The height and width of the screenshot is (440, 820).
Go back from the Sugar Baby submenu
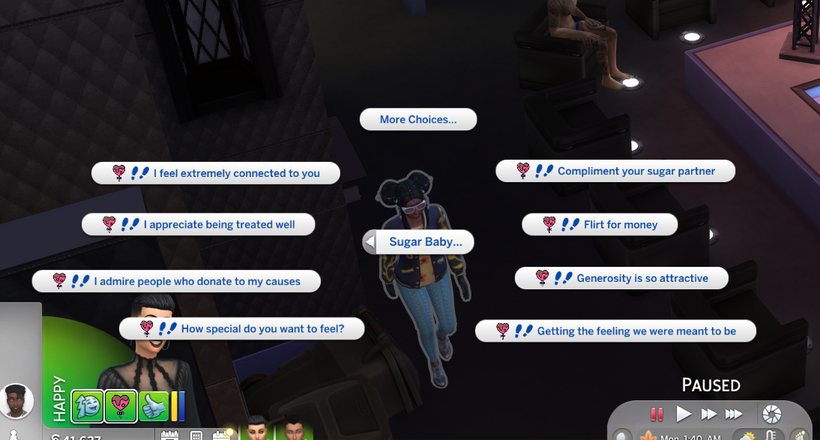pyautogui.click(x=371, y=242)
